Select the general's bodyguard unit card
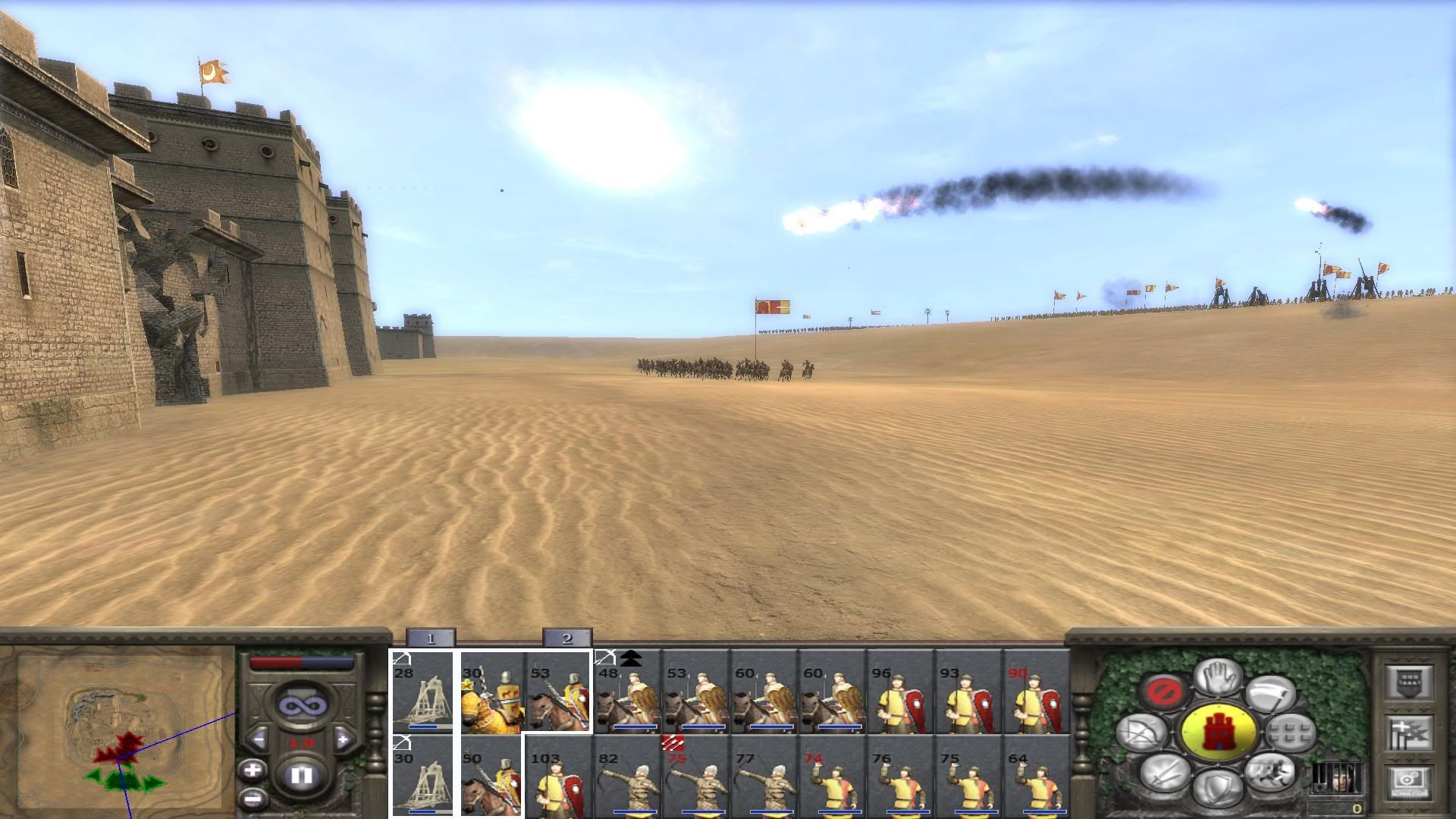Screen dimensions: 1456x819 [491, 692]
